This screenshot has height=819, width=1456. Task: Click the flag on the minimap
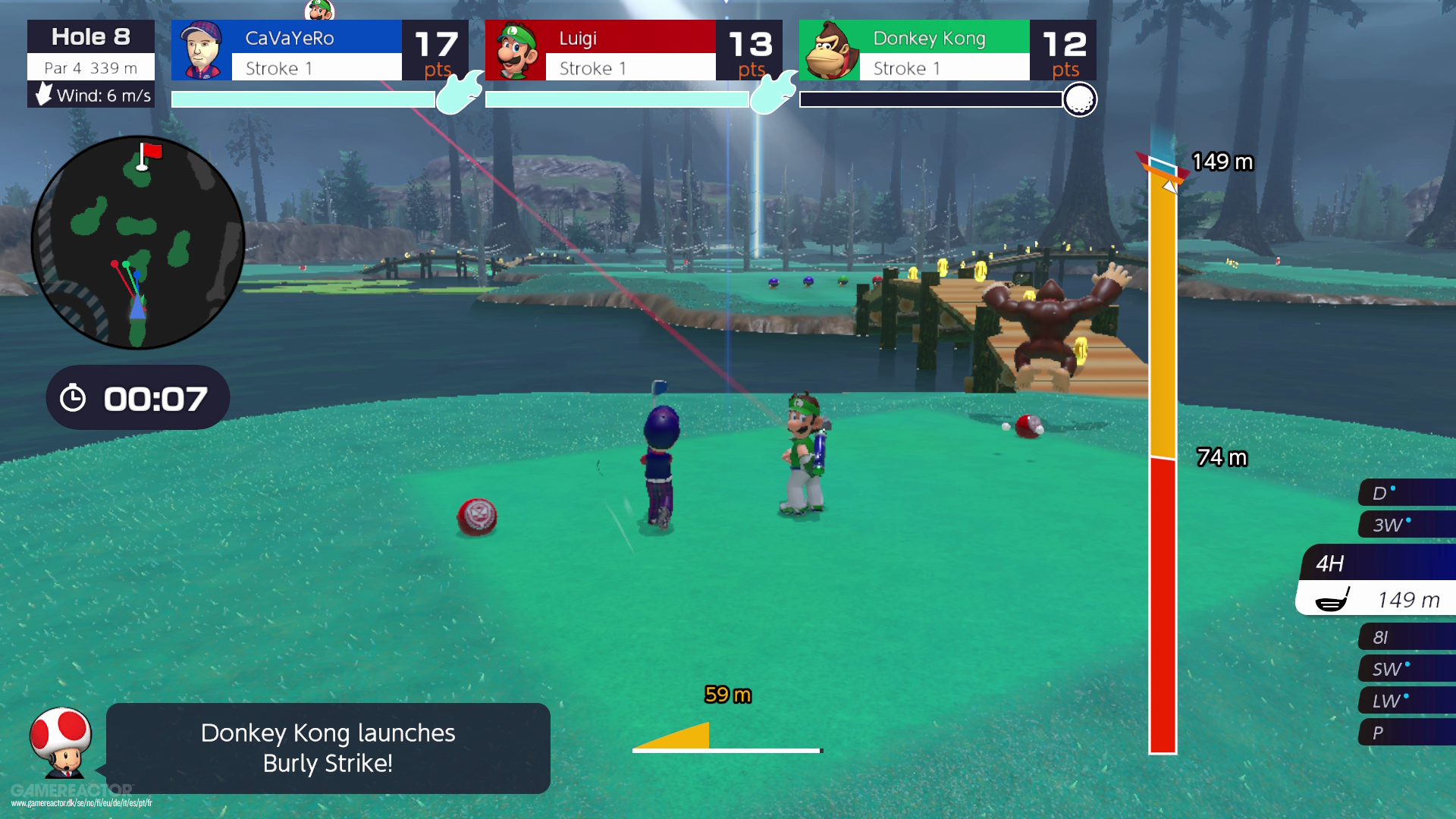tap(149, 152)
